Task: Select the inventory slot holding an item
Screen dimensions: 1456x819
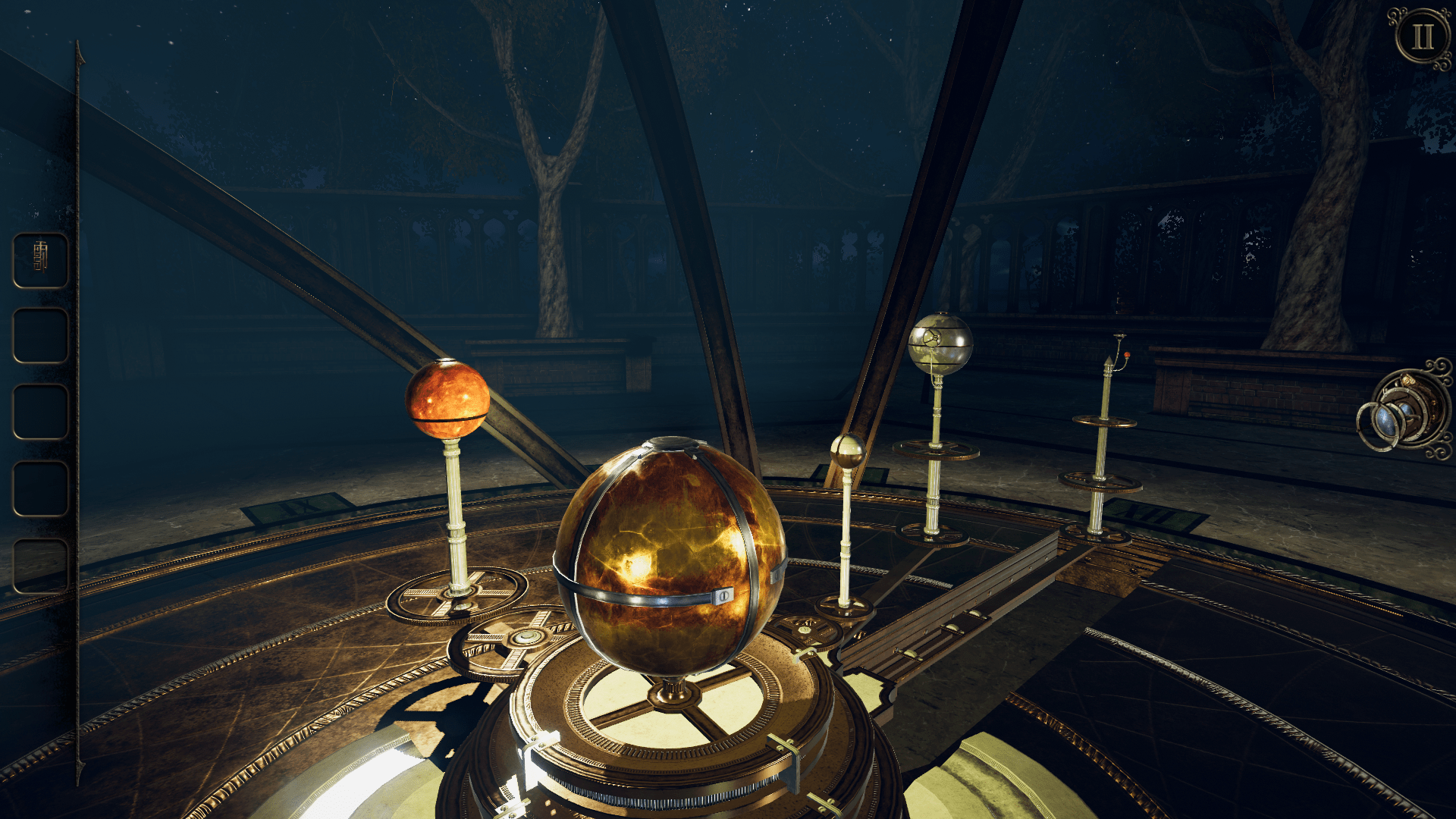Action: tap(41, 260)
